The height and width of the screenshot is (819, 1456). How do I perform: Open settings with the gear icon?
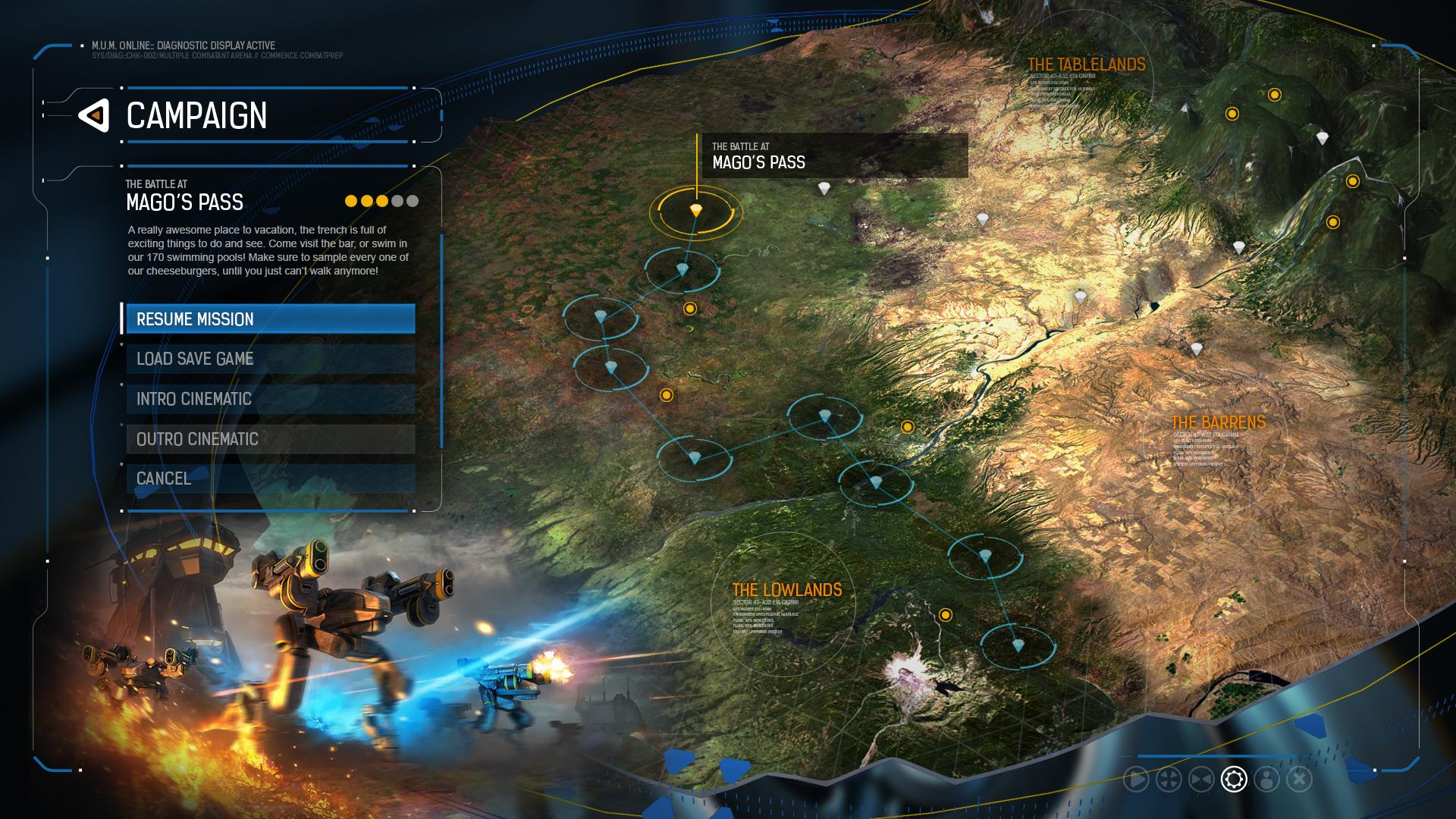click(1234, 779)
